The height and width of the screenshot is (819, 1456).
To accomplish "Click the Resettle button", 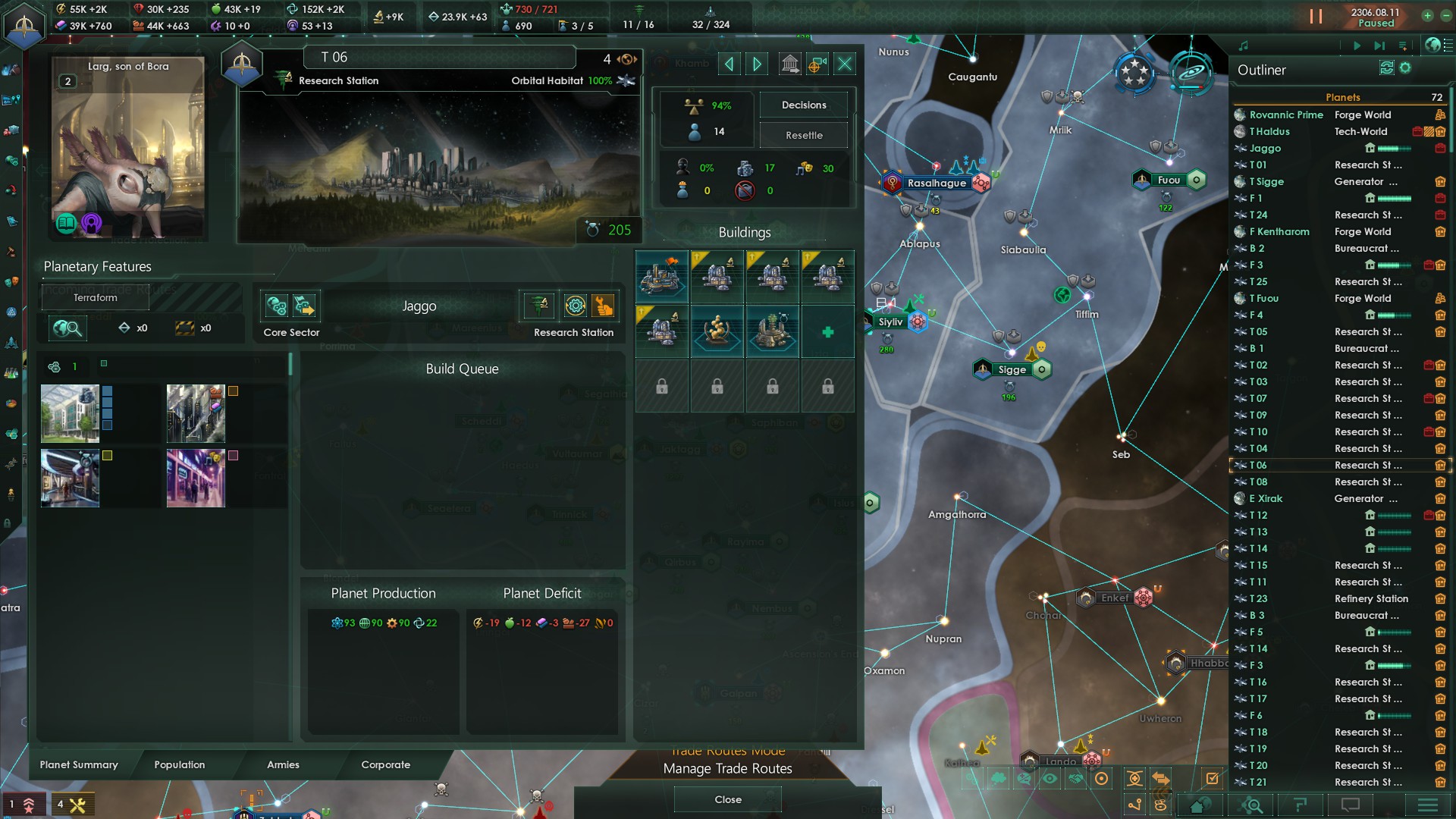I will click(803, 134).
